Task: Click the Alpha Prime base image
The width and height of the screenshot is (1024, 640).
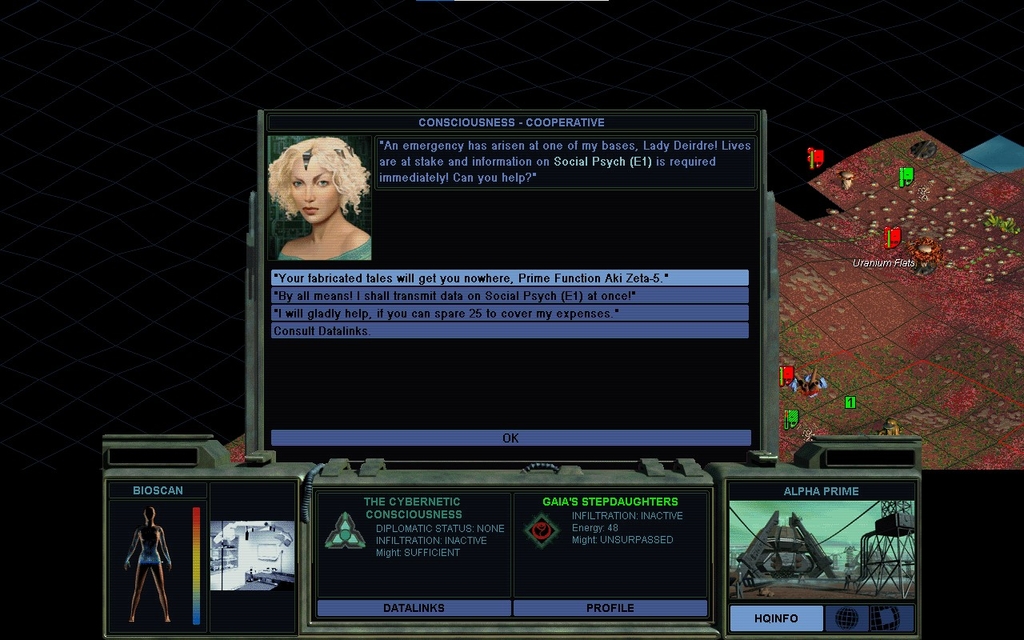Action: coord(820,550)
